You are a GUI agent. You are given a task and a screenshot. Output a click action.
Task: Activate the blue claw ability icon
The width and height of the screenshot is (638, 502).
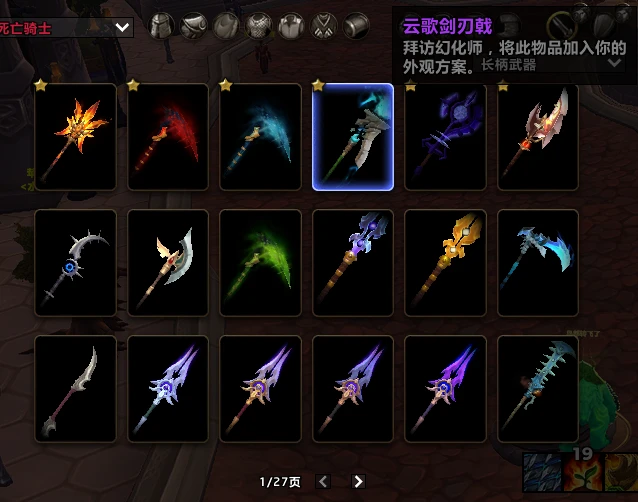click(x=541, y=473)
